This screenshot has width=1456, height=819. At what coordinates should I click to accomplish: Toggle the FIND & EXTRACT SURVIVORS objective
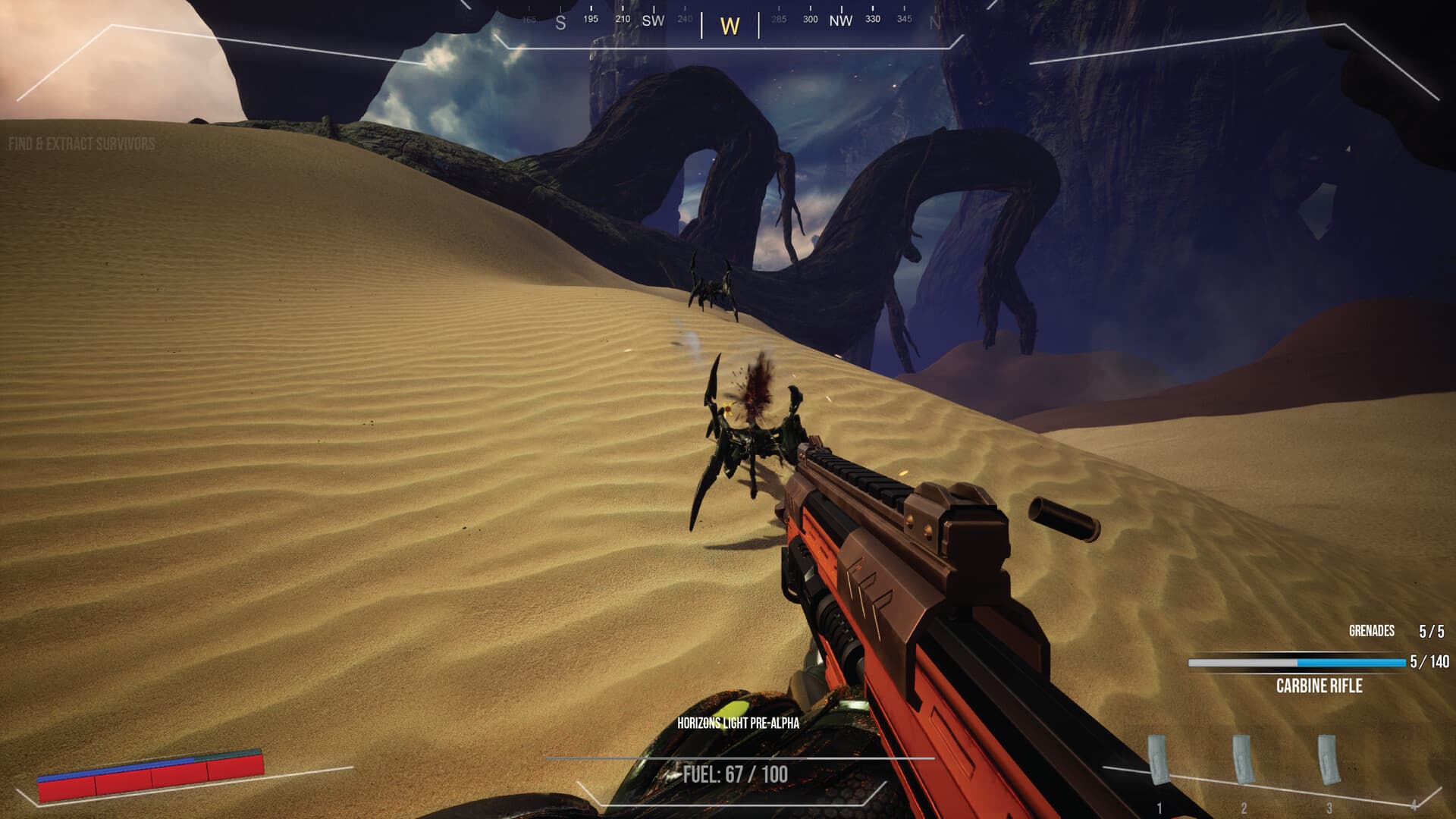[81, 141]
